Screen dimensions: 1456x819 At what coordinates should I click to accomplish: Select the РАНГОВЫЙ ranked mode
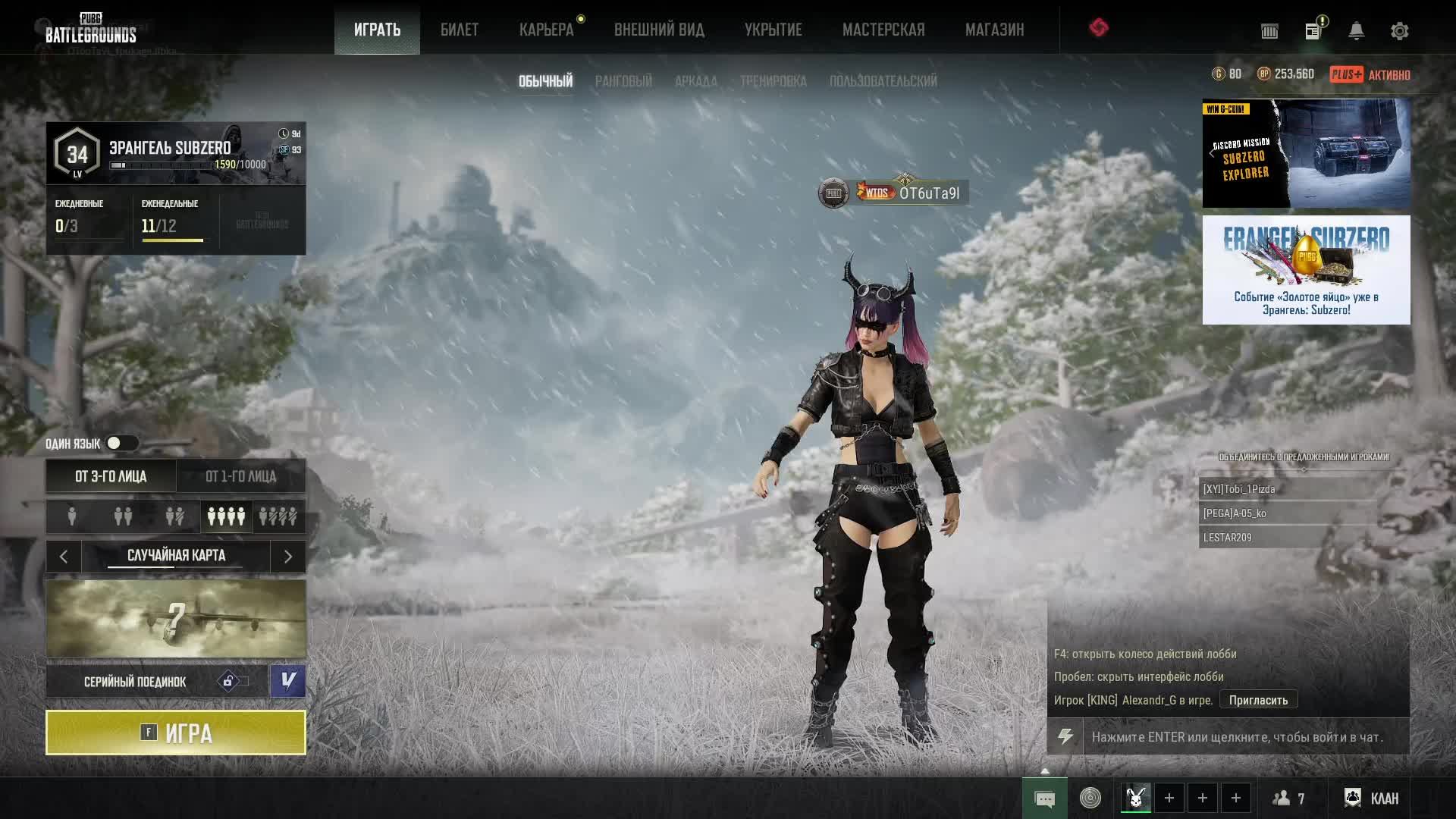click(x=623, y=81)
